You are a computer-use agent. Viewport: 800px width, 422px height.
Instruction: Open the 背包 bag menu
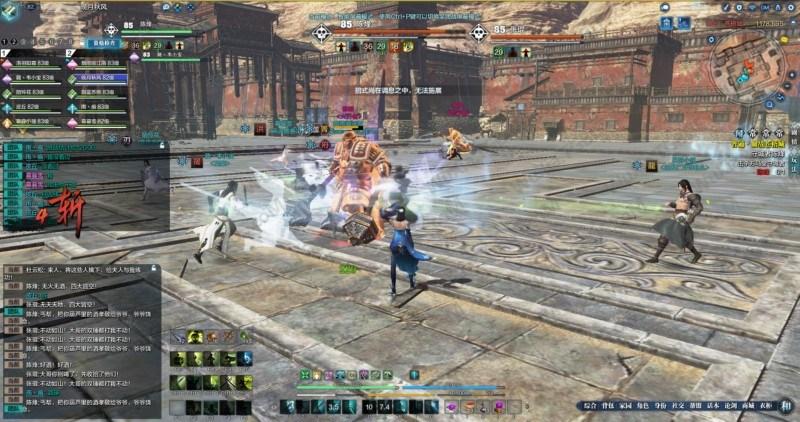608,406
